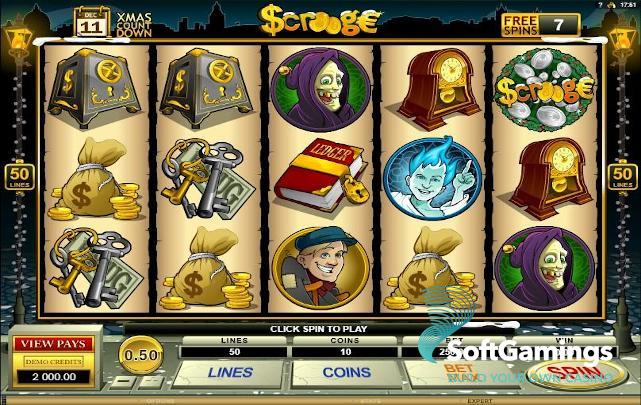Open the View Pays paytable
The height and width of the screenshot is (405, 641).
point(52,344)
